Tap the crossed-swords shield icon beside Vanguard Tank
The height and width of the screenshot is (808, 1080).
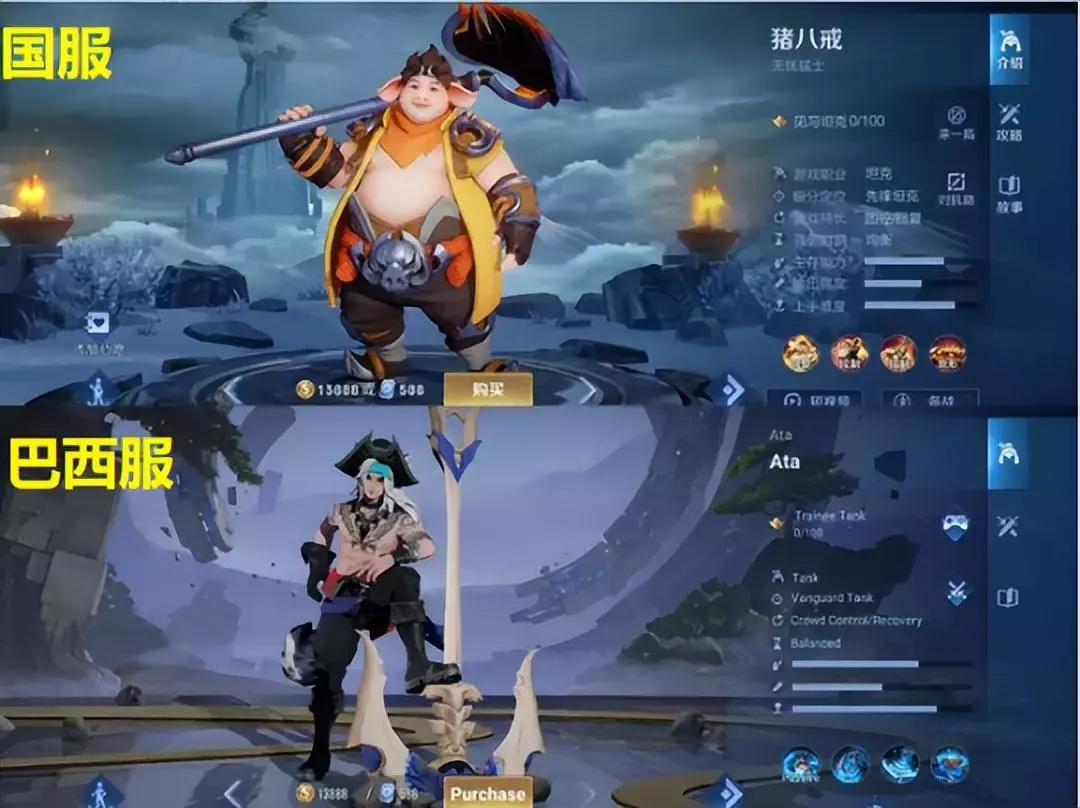(956, 592)
